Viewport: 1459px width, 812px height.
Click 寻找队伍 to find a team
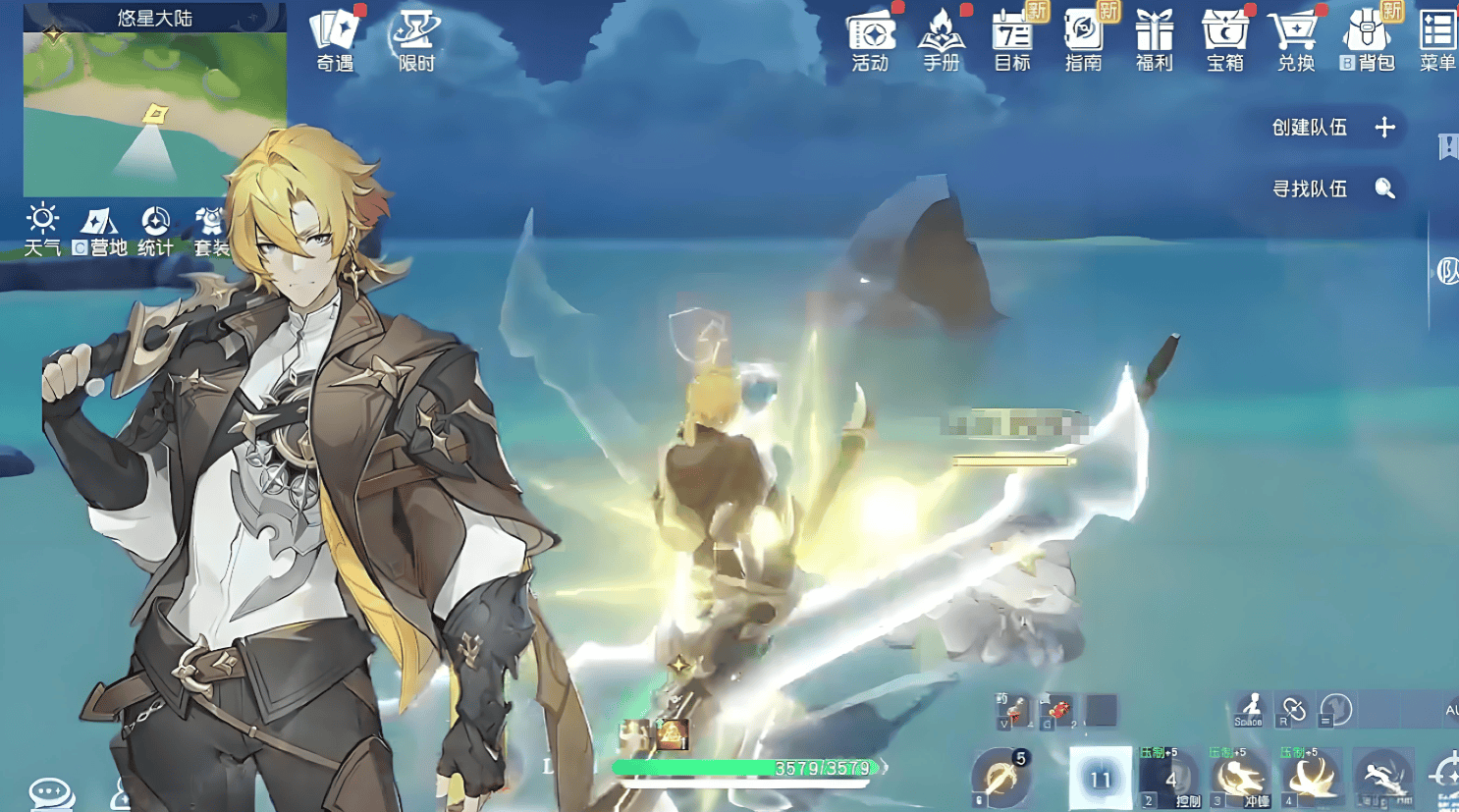click(1332, 189)
